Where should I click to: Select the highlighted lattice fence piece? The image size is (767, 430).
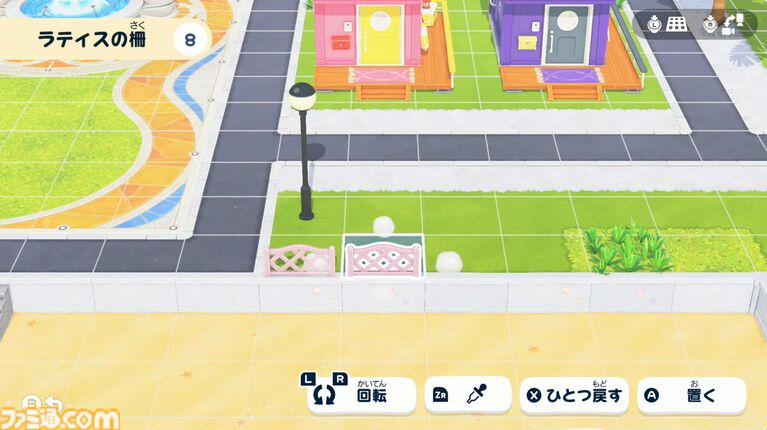point(384,259)
